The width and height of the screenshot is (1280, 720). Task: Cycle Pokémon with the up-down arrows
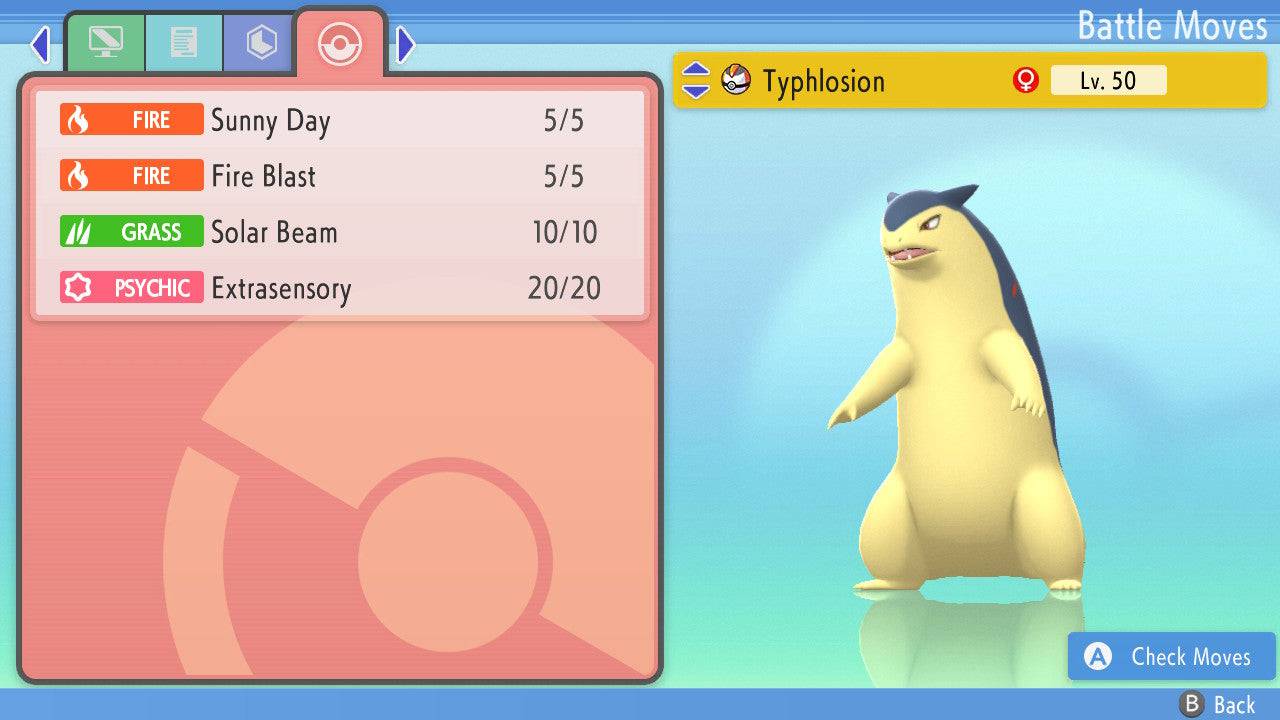click(x=695, y=81)
